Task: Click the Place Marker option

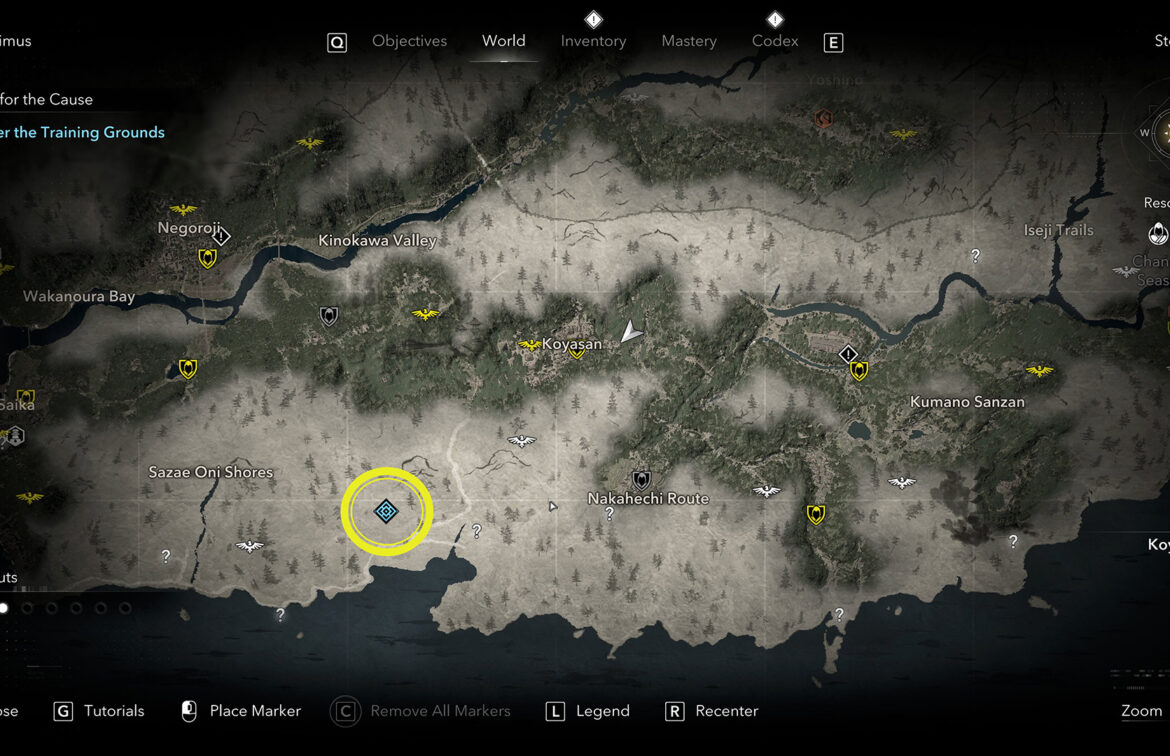Action: click(254, 711)
